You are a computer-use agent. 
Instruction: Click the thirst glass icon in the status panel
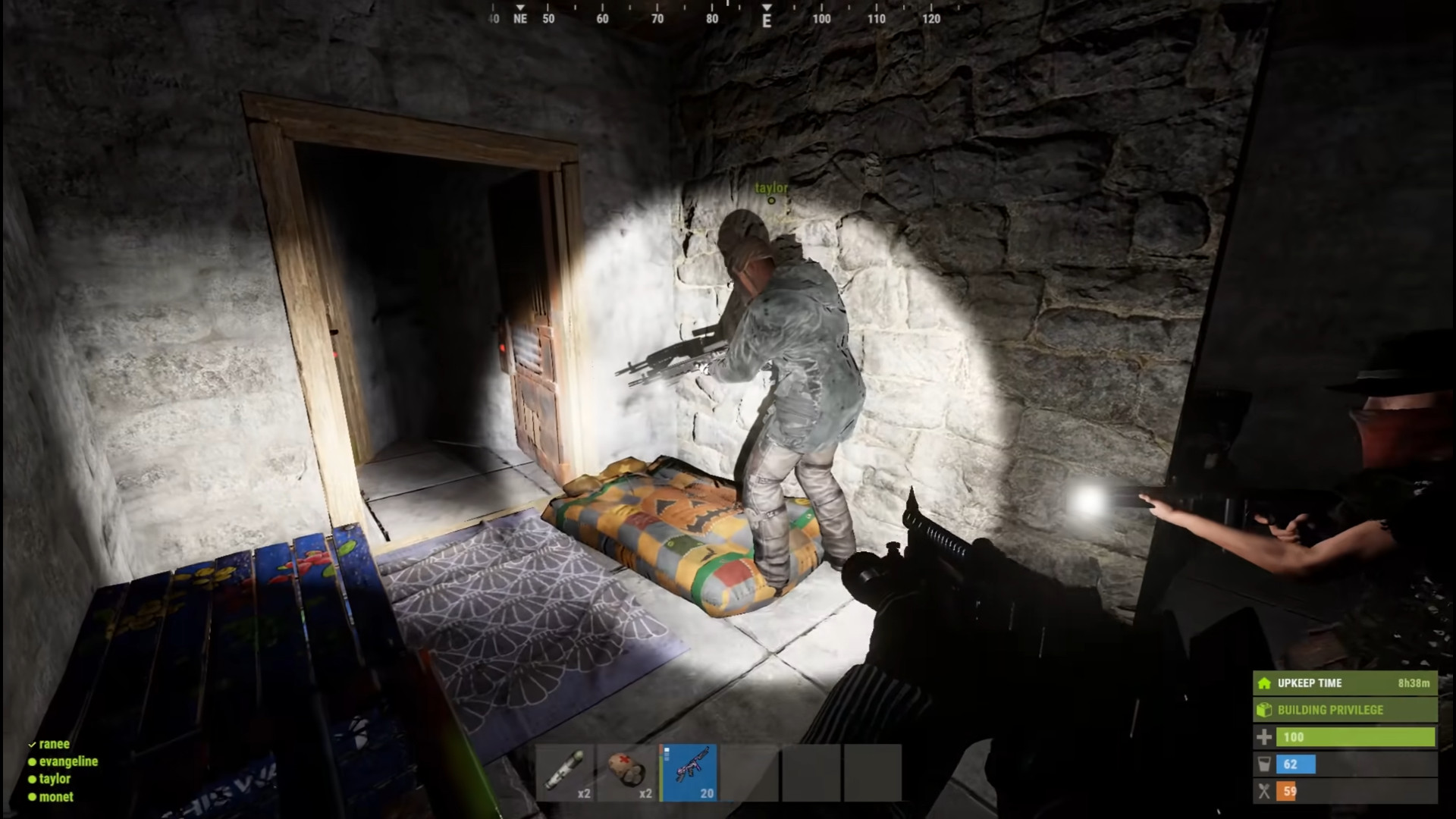click(x=1263, y=764)
